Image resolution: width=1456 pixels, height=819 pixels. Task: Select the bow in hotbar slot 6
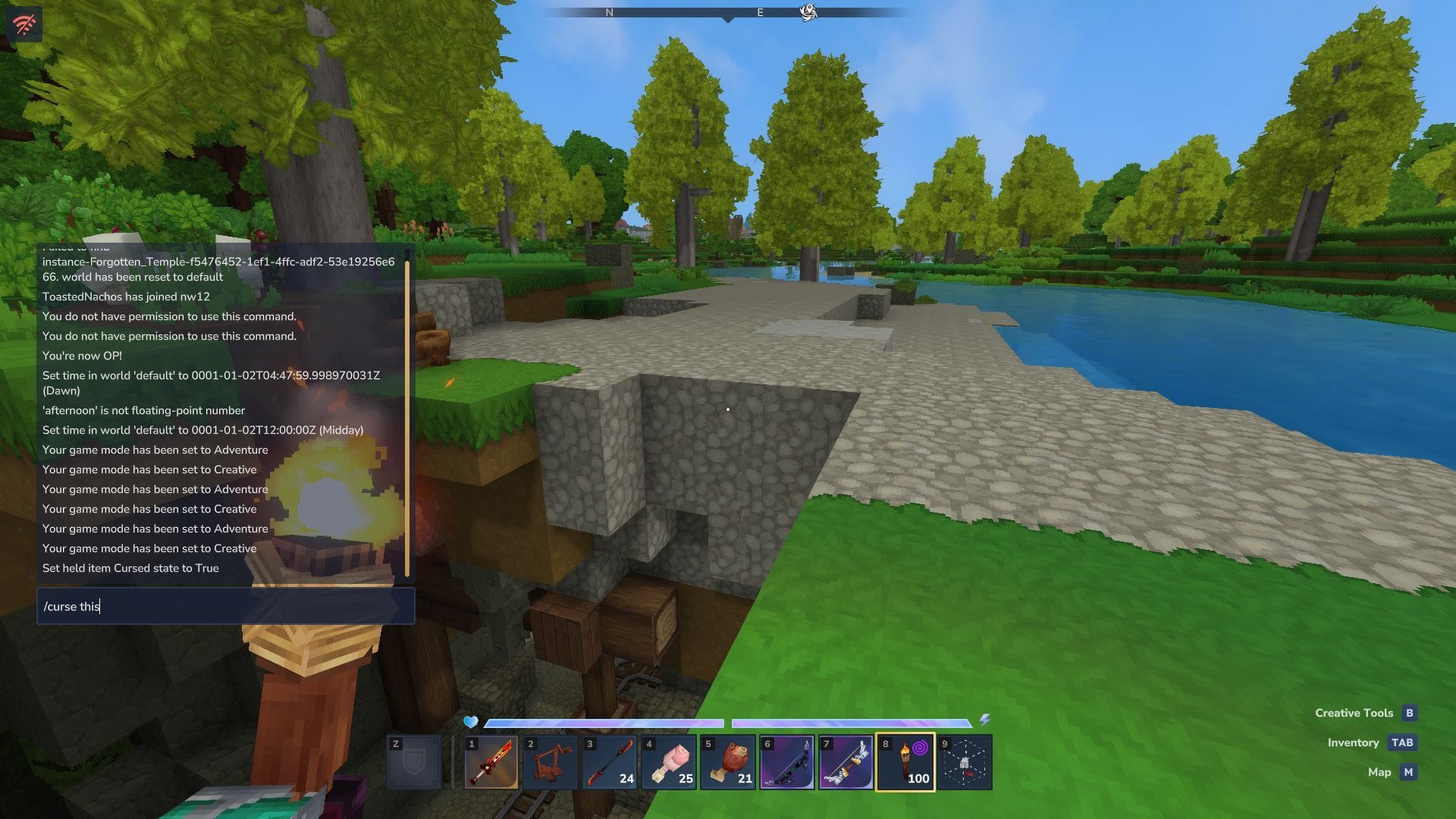[787, 762]
